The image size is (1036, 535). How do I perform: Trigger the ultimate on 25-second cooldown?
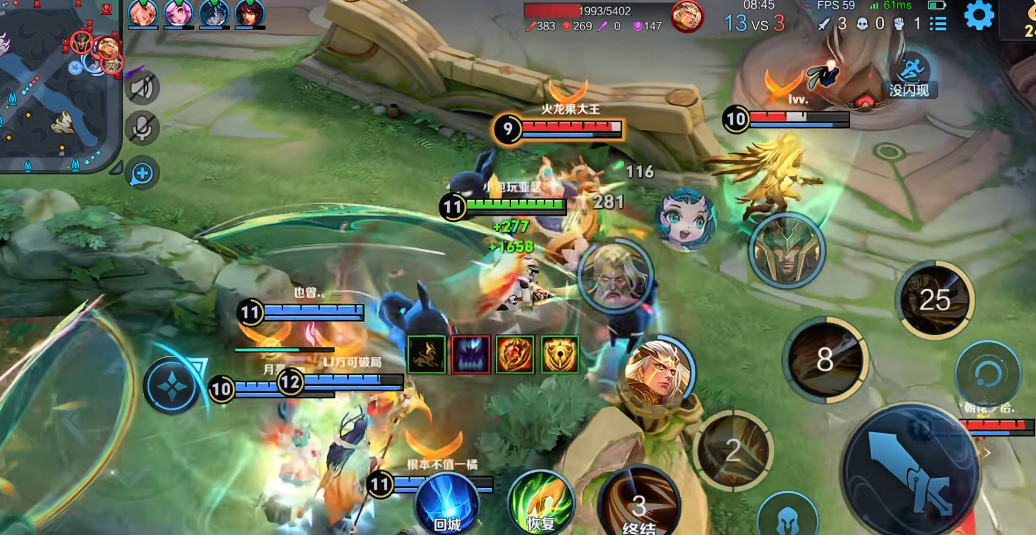pos(934,300)
